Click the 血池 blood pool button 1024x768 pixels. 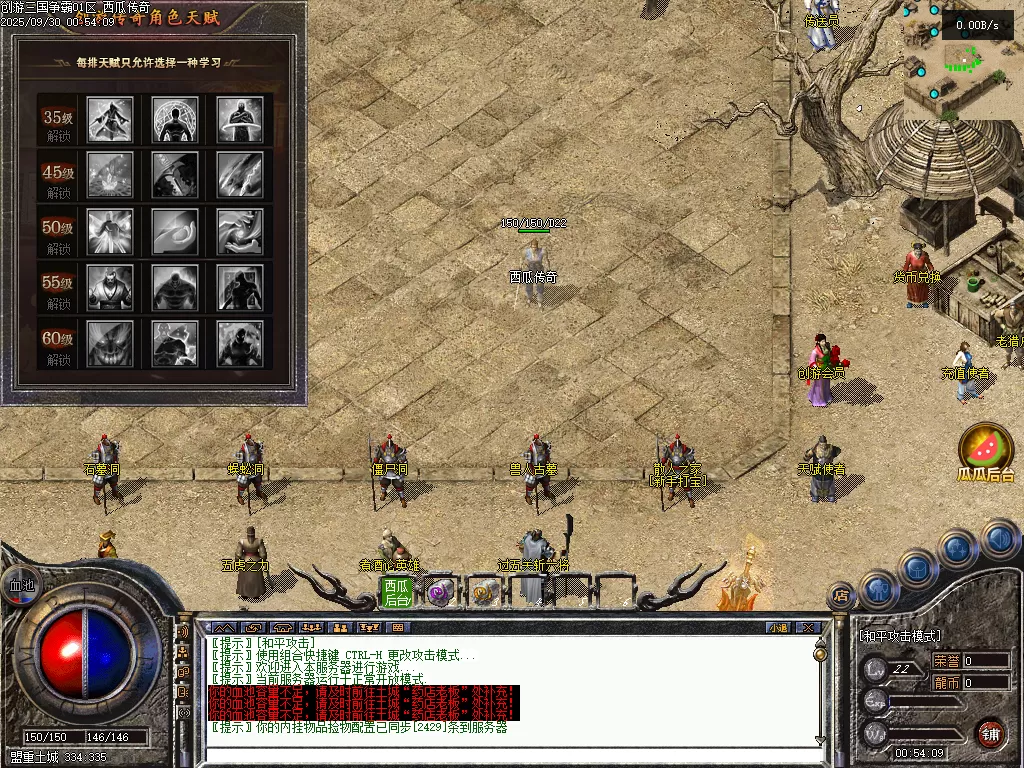[x=20, y=585]
